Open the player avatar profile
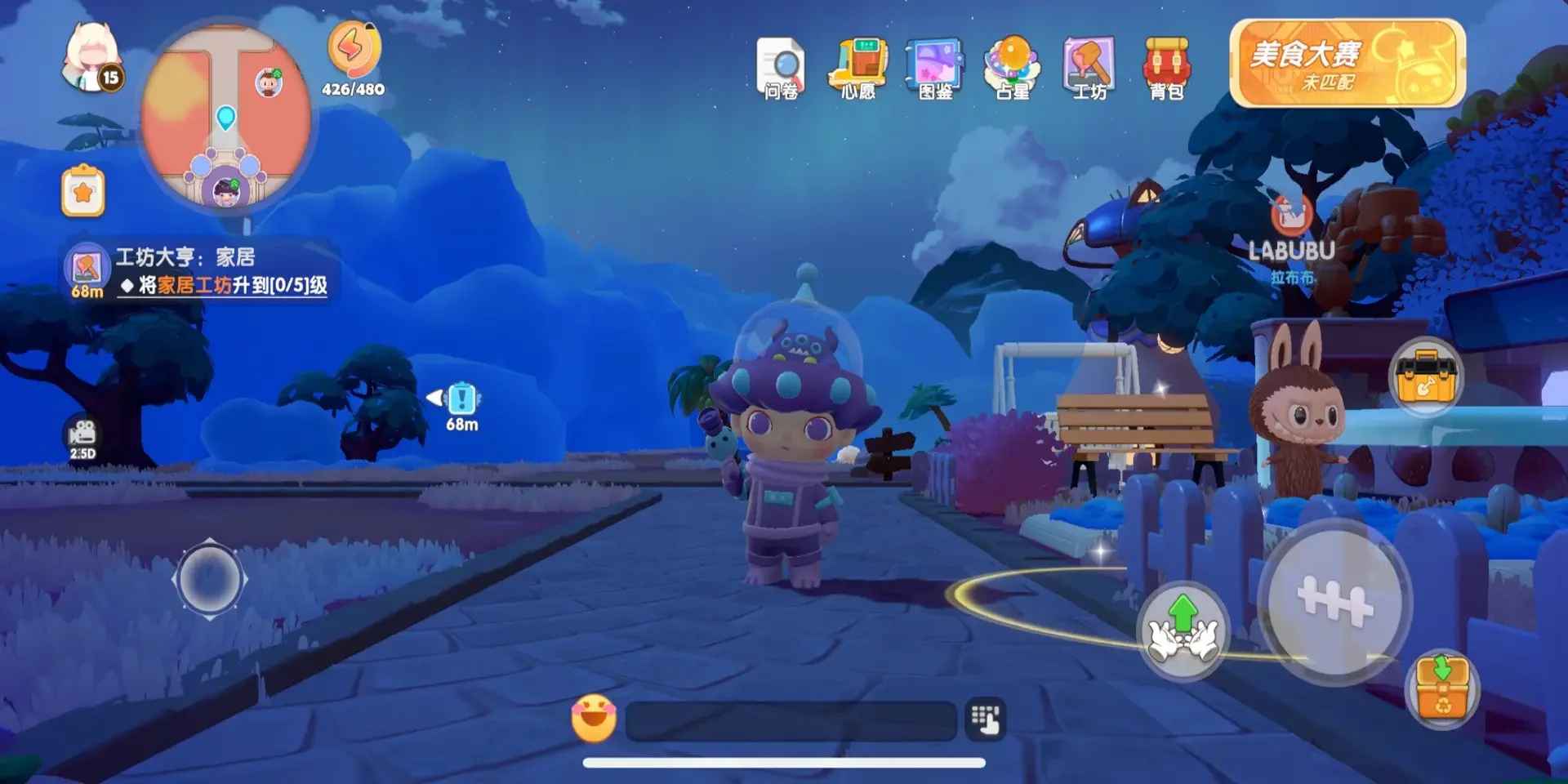This screenshot has height=784, width=1568. pyautogui.click(x=91, y=59)
